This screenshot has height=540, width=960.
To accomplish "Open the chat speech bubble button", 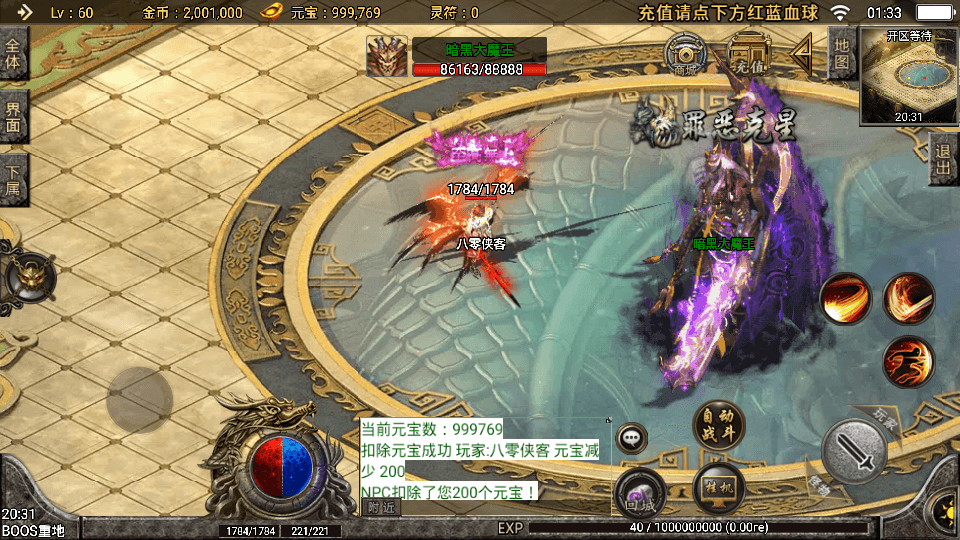I will 632,438.
